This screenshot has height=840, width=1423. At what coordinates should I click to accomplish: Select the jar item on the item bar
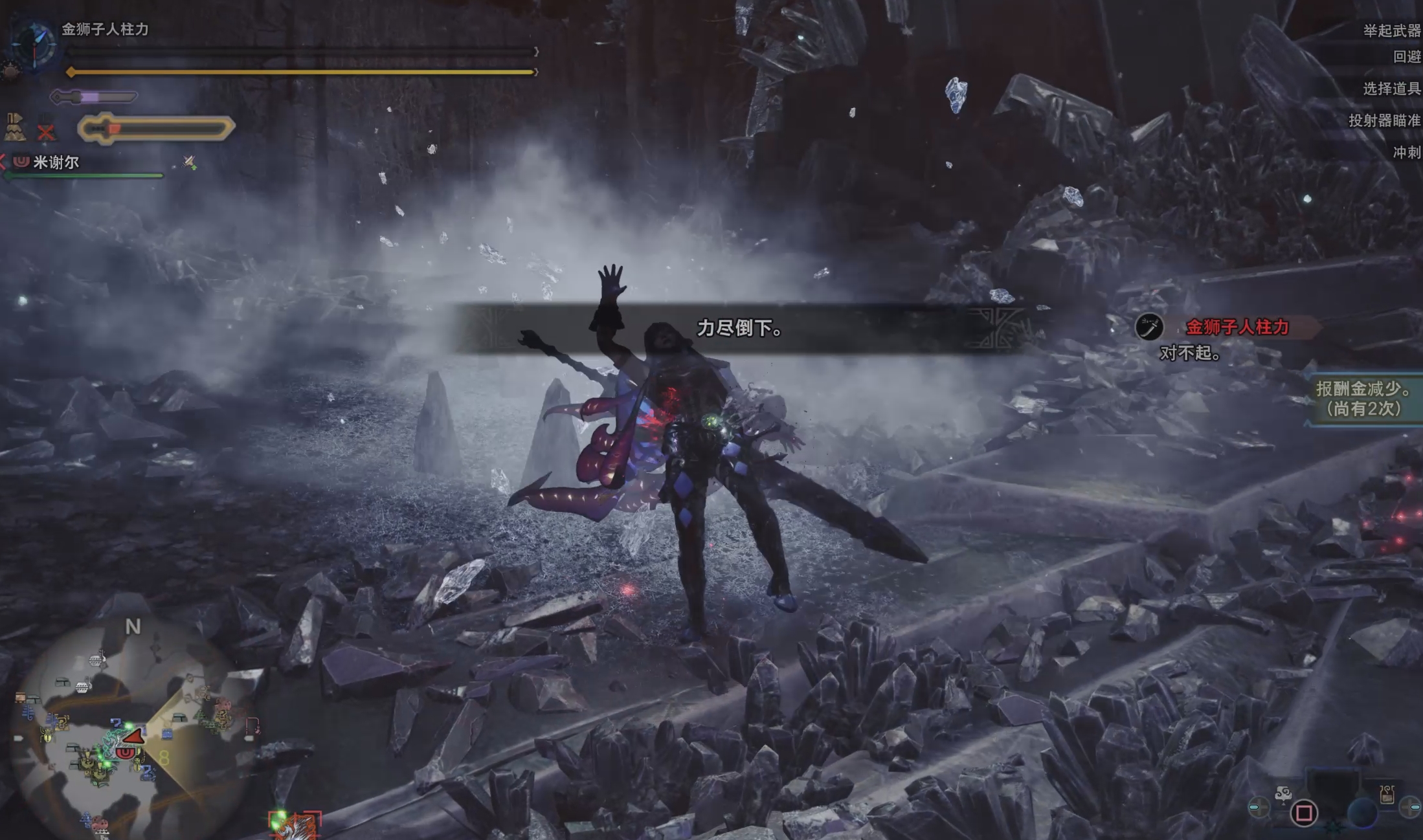pyautogui.click(x=1386, y=795)
